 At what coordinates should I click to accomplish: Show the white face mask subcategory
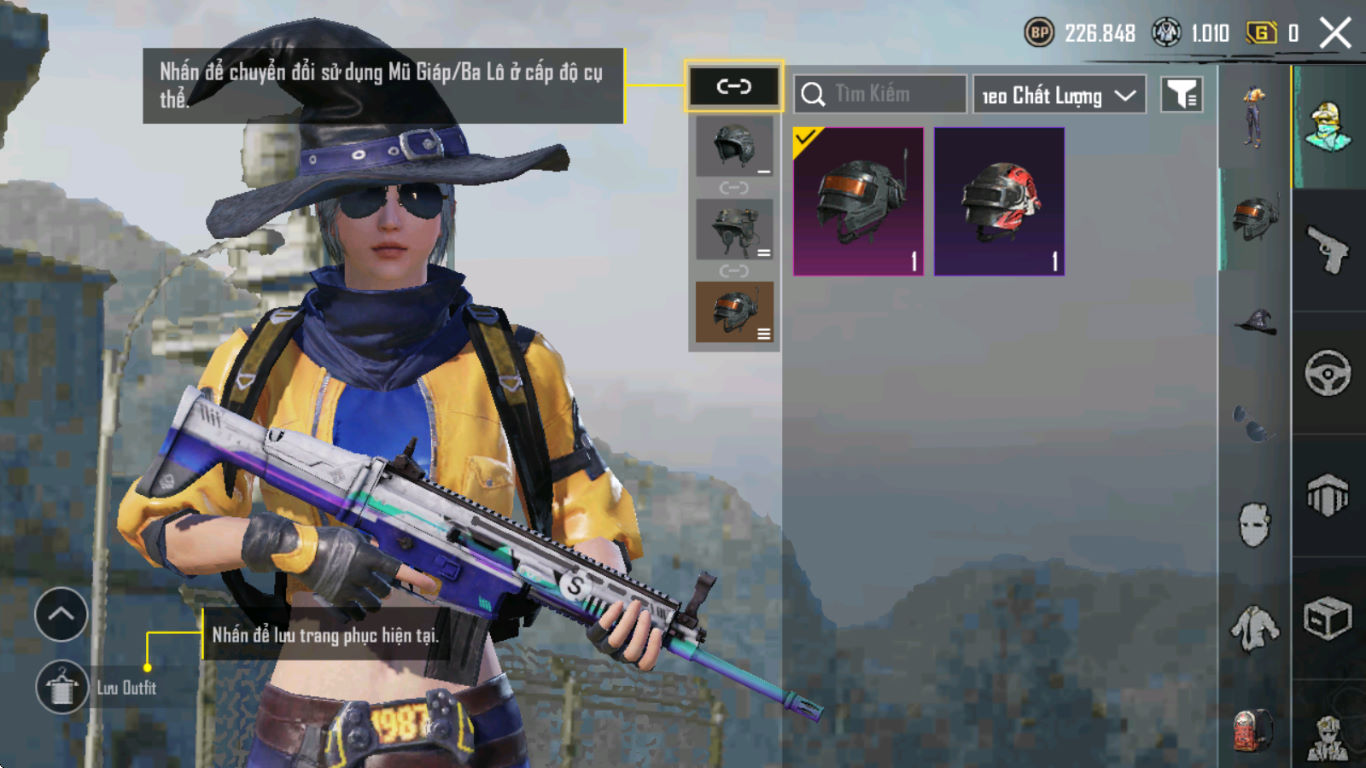click(x=1254, y=524)
